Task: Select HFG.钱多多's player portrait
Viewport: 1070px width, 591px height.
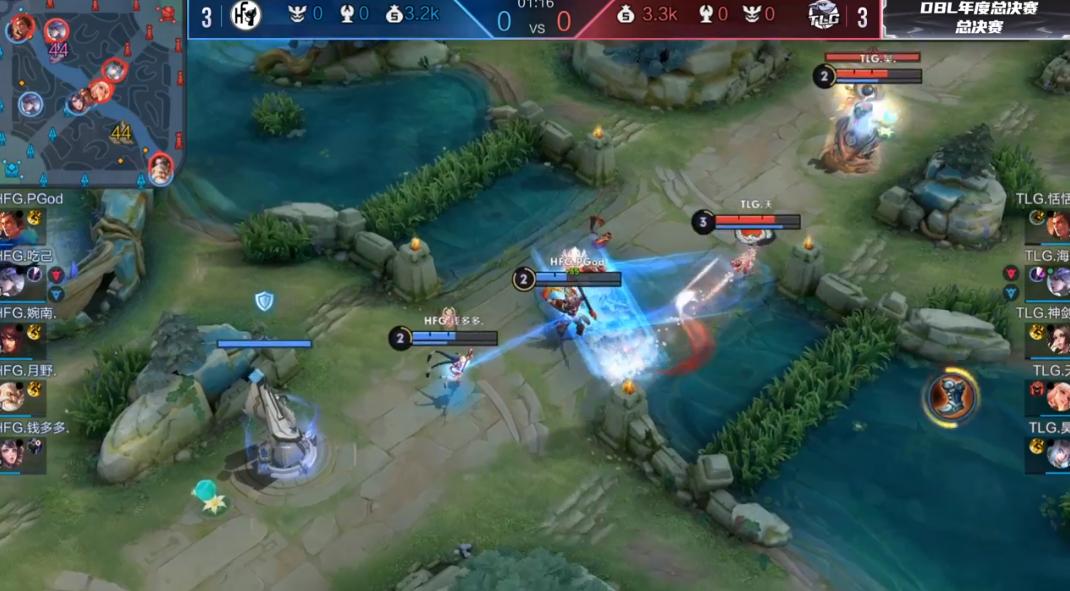Action: point(11,453)
